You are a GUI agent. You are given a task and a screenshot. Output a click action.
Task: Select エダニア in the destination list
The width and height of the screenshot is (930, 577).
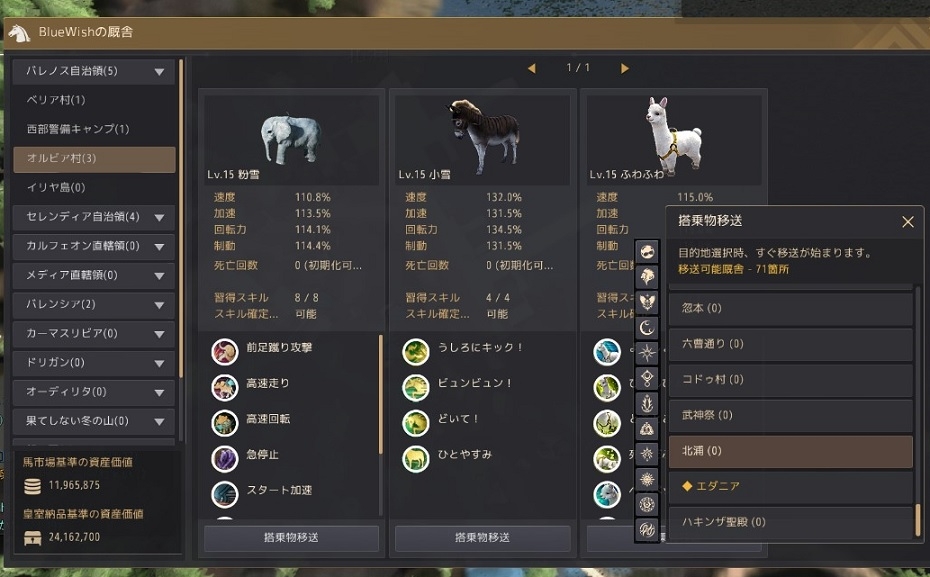coord(790,486)
